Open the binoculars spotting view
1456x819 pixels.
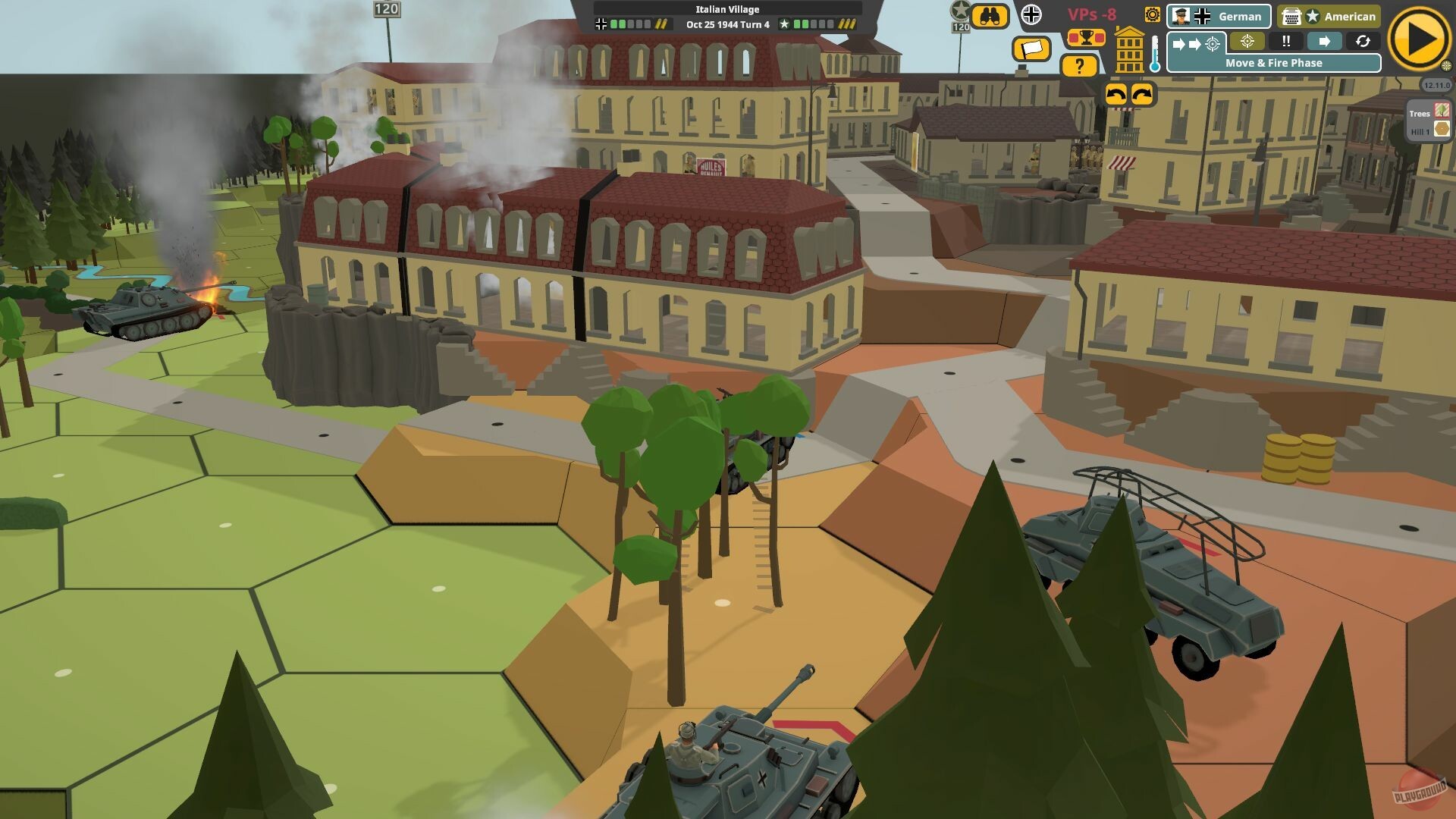pyautogui.click(x=990, y=16)
